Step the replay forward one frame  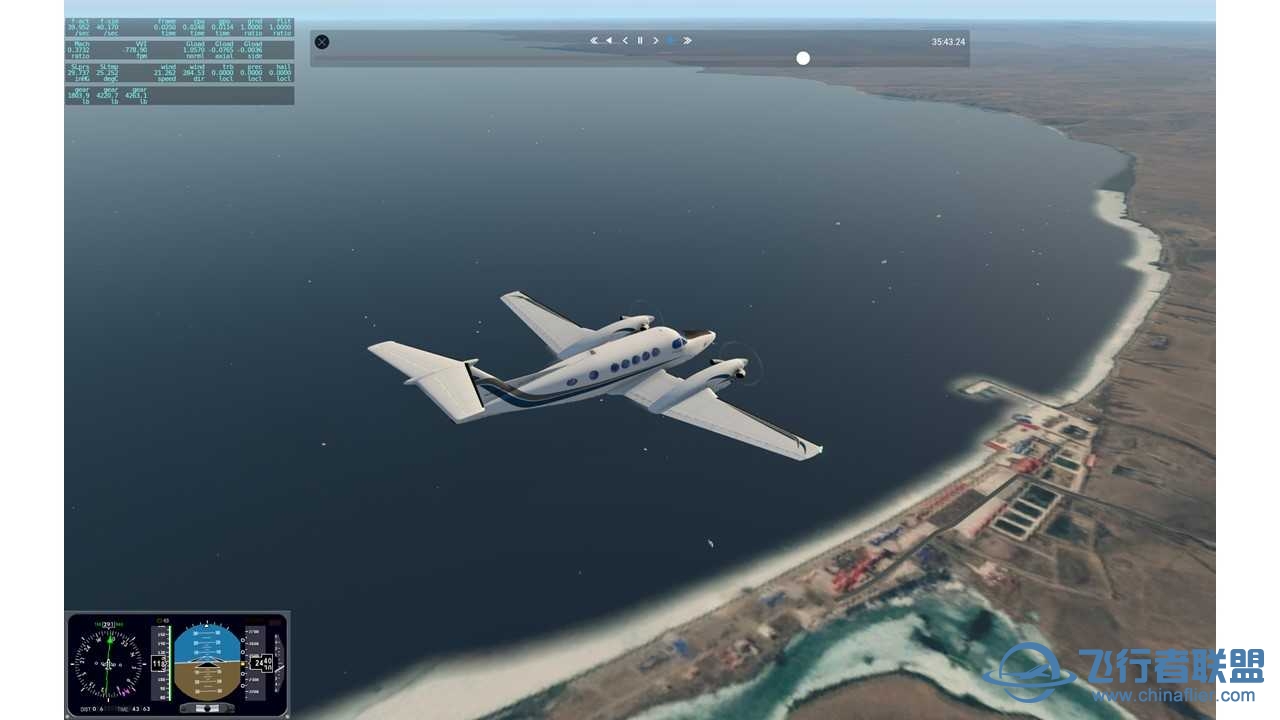pyautogui.click(x=656, y=41)
